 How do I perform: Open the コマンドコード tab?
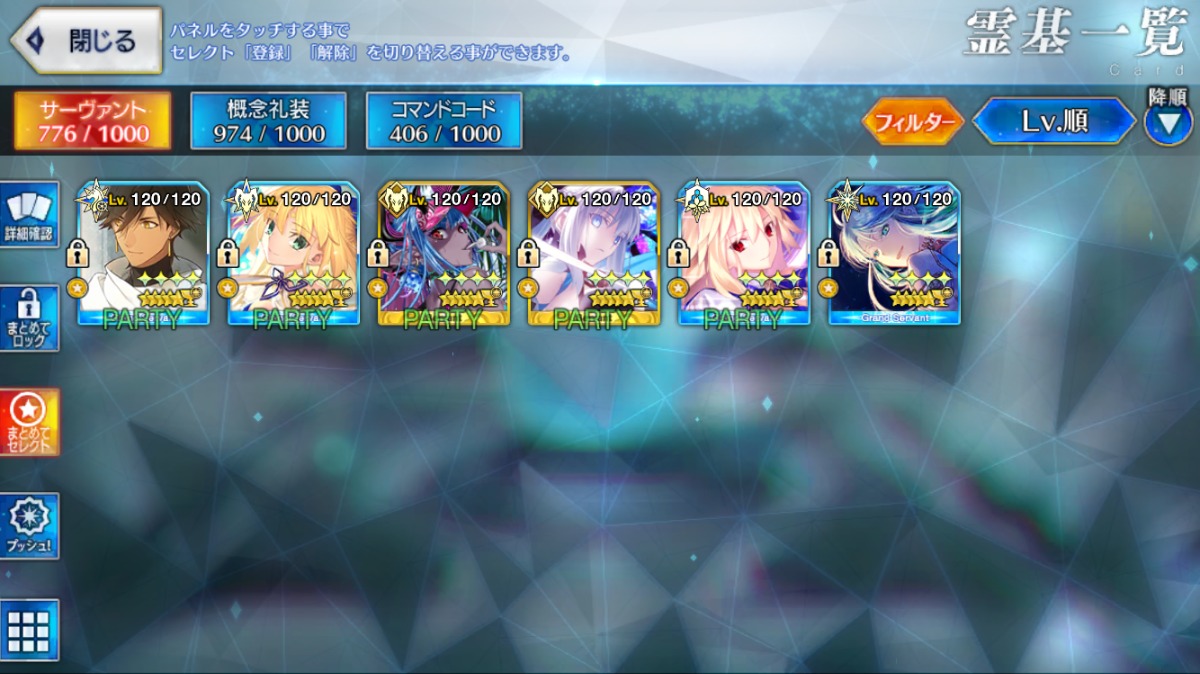point(444,121)
